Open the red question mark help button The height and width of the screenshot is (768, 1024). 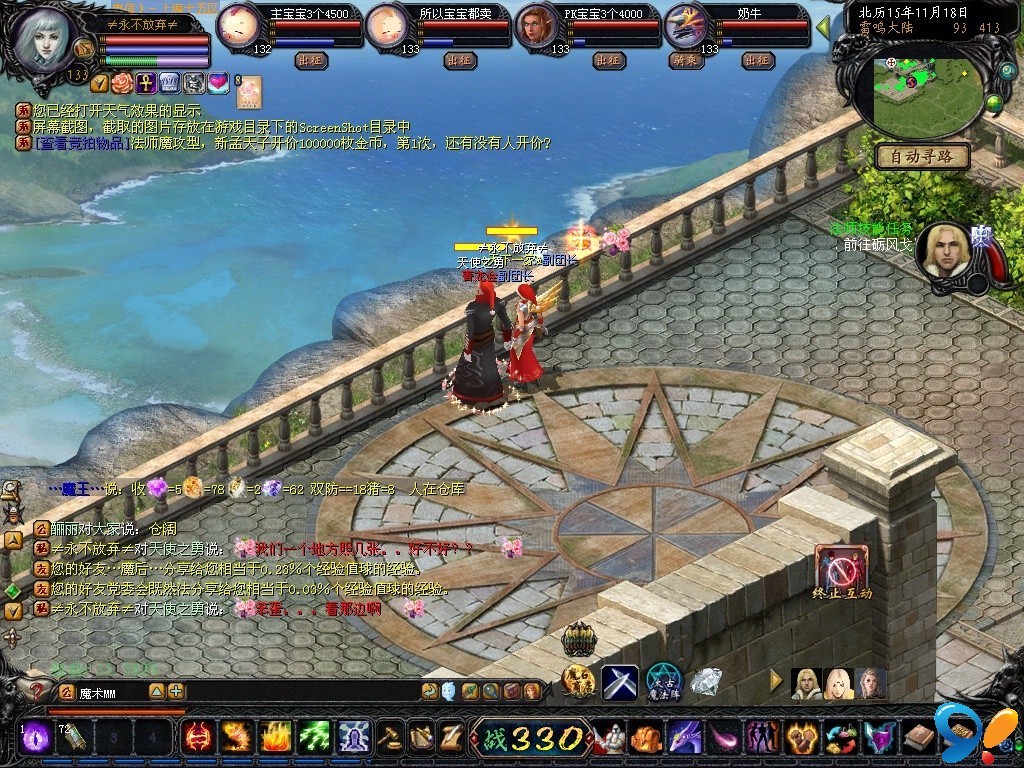39,692
